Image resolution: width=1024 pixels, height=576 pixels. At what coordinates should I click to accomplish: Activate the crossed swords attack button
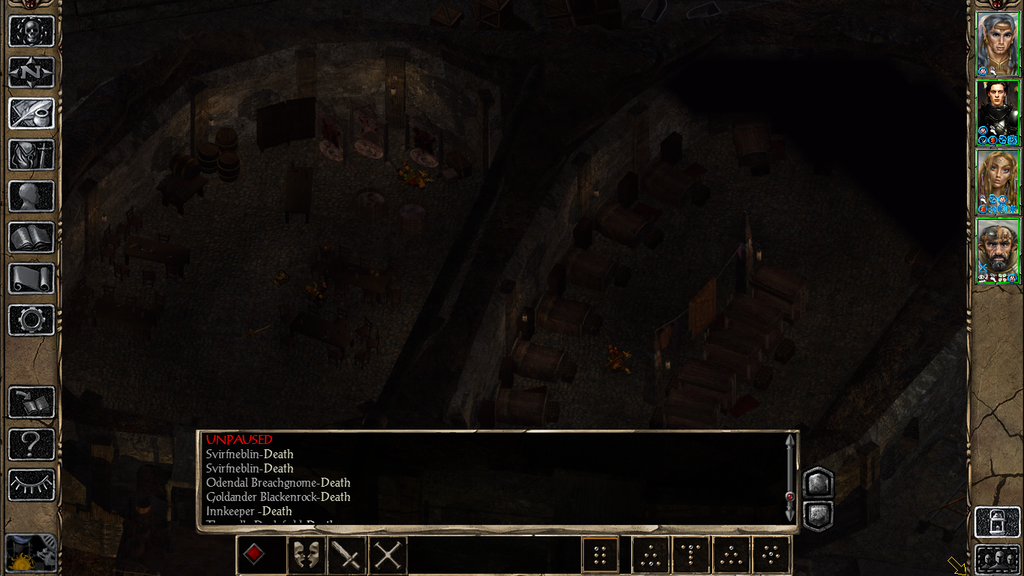(x=388, y=555)
